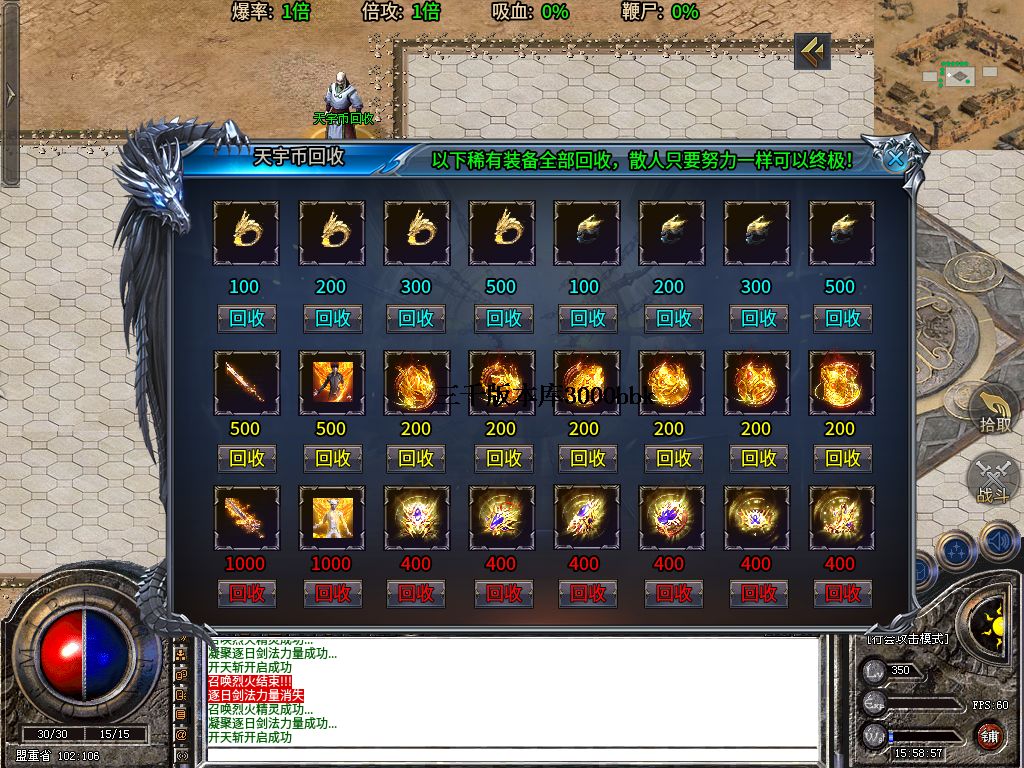The width and height of the screenshot is (1024, 768).
Task: Recycle the 500 character costume item
Action: tap(332, 458)
